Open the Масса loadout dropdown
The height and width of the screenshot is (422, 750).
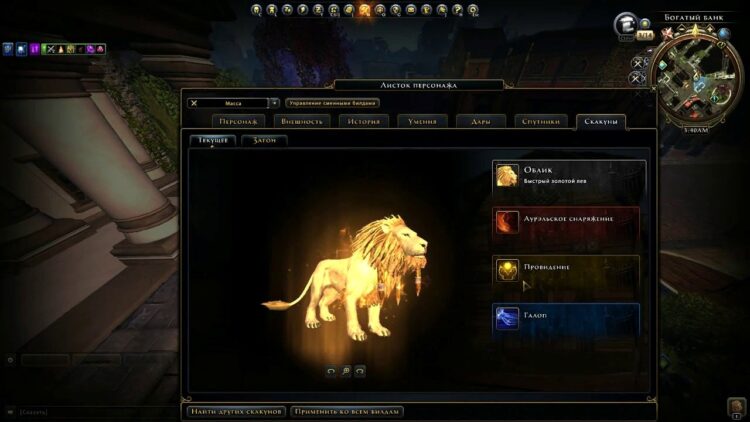coord(274,102)
